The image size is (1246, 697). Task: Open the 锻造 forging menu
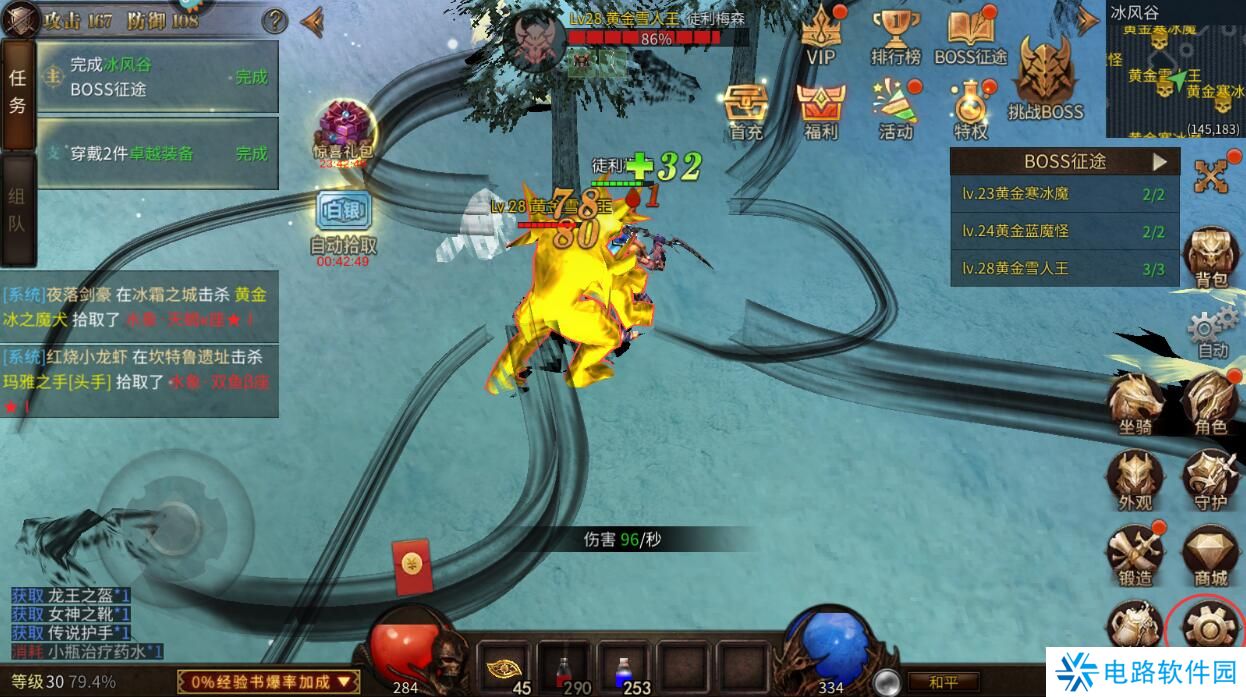(1136, 553)
